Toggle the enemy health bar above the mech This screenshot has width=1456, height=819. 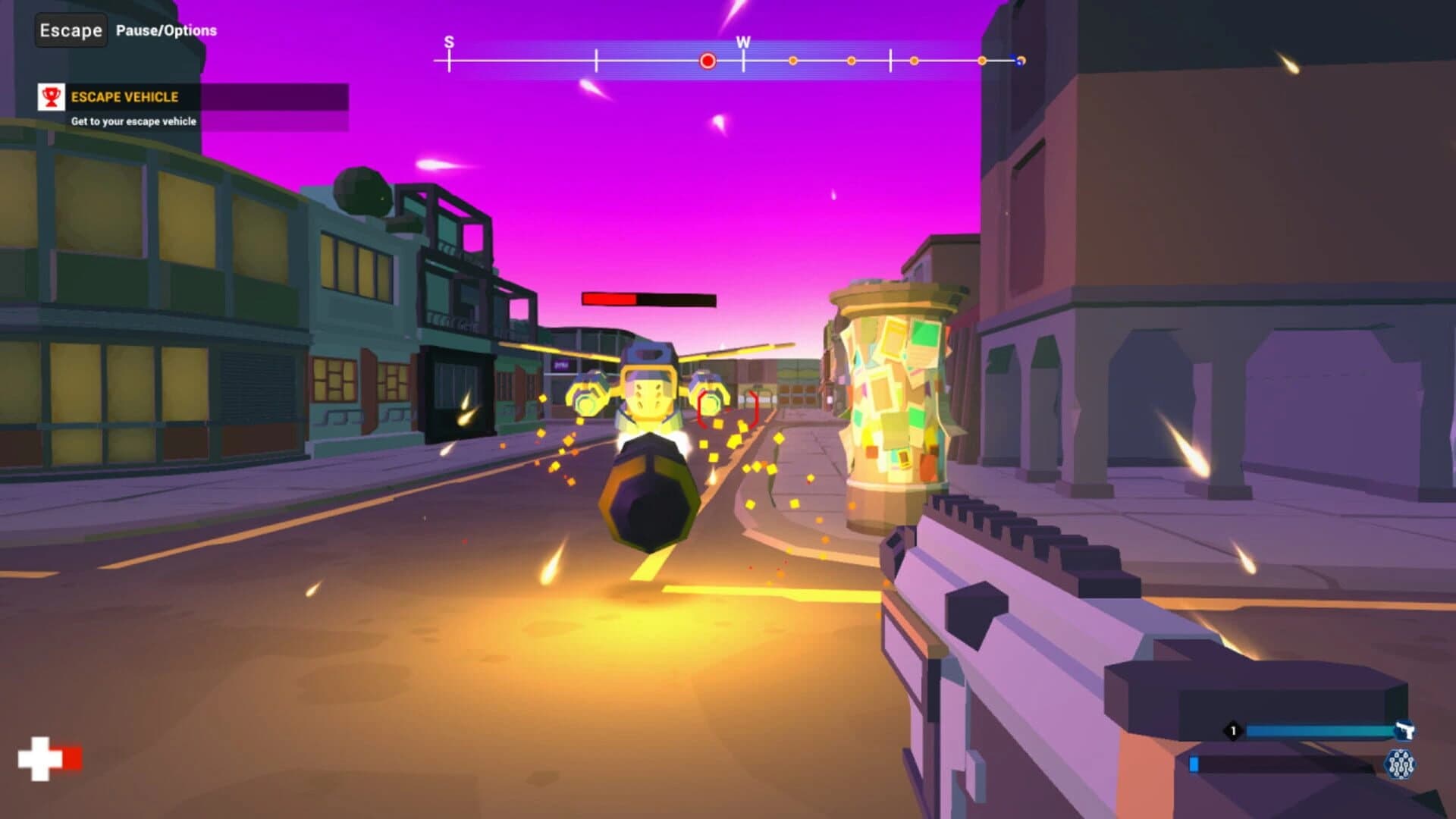(x=648, y=298)
